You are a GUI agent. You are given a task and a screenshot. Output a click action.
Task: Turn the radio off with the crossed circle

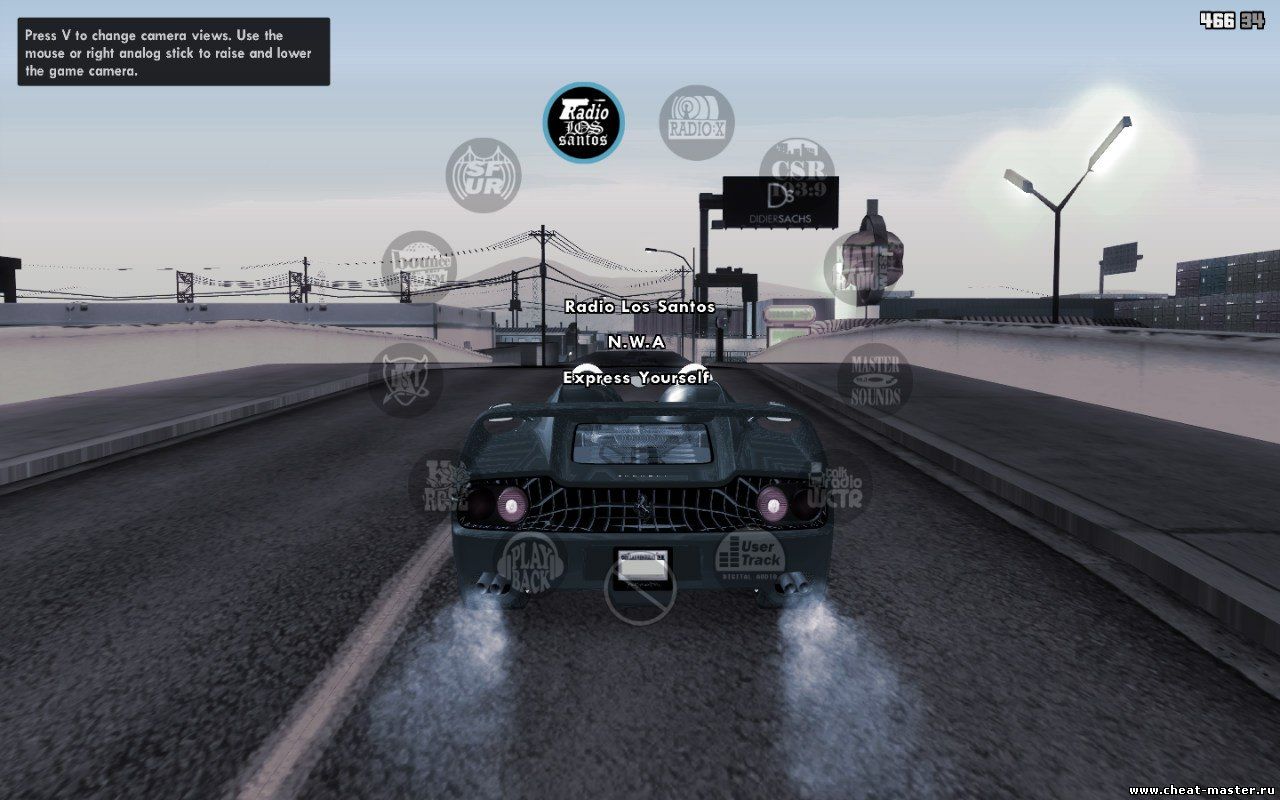(641, 590)
